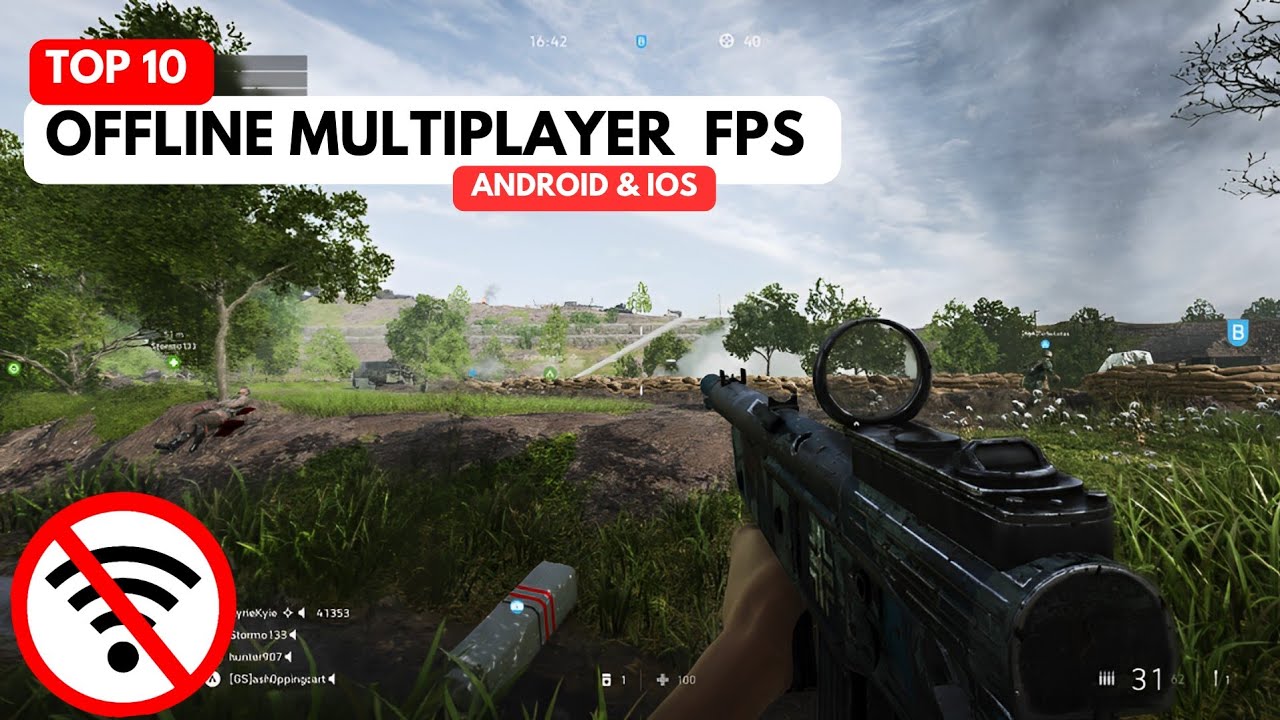Viewport: 1280px width, 720px height.
Task: Open details on the blue teammate marker dot
Action: pyautogui.click(x=1045, y=344)
